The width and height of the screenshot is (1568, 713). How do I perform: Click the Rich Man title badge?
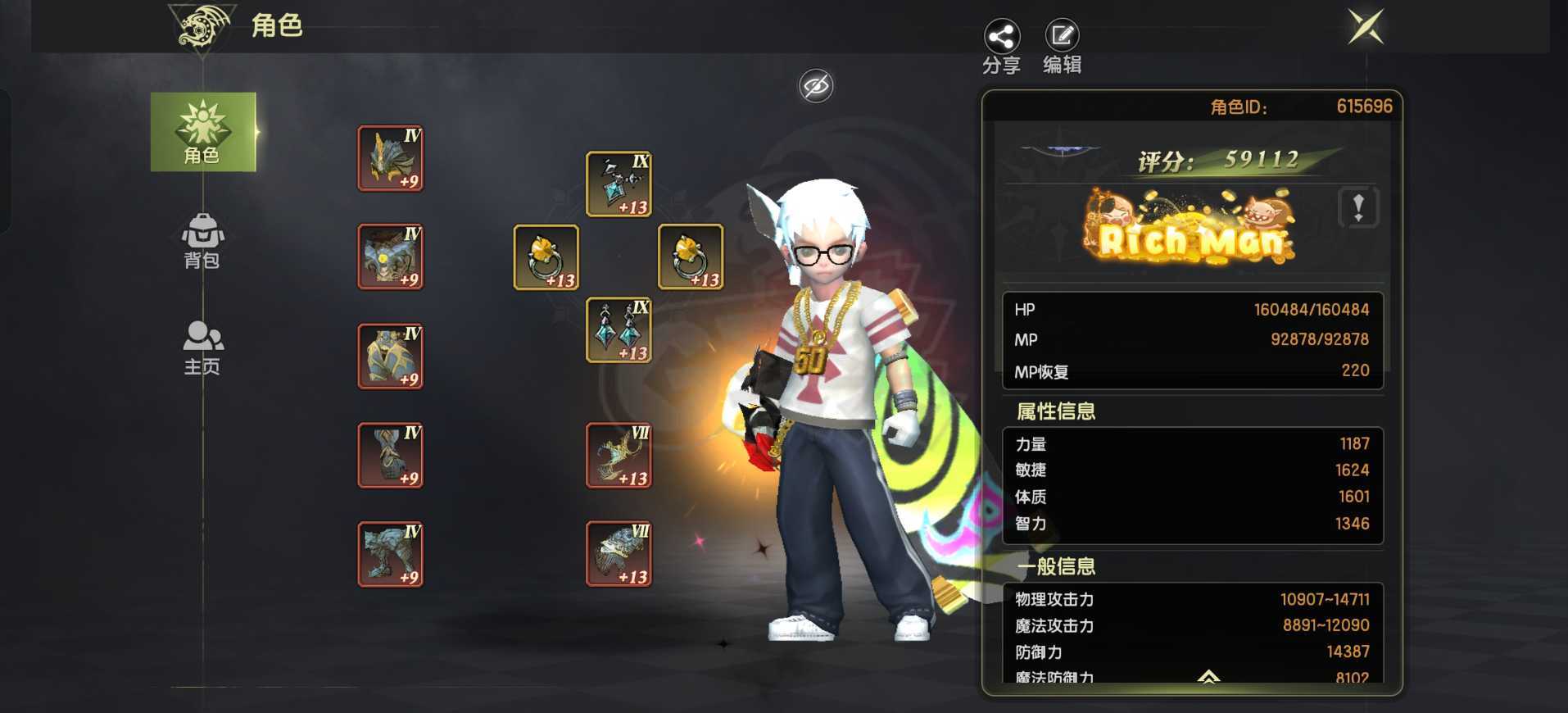(x=1190, y=229)
